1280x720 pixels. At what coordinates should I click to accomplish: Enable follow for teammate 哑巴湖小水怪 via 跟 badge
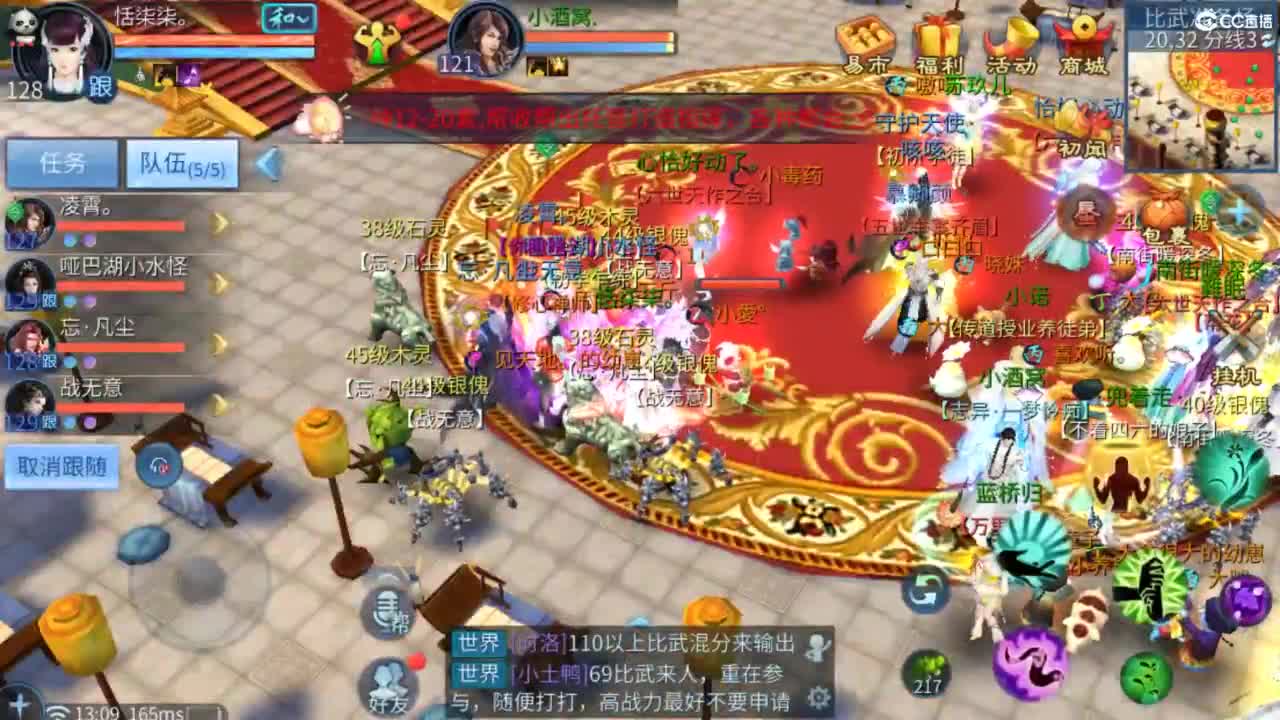pyautogui.click(x=46, y=297)
